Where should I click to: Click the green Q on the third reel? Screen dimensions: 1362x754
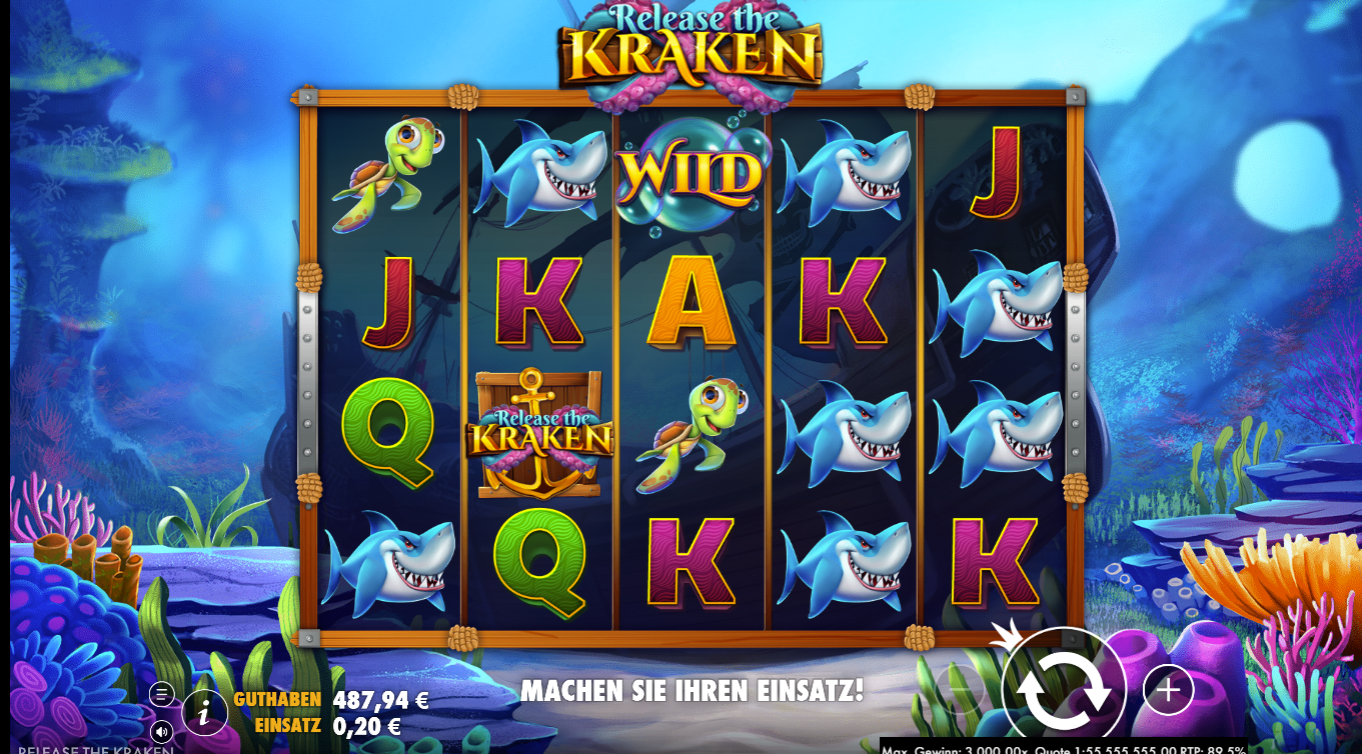coord(539,565)
